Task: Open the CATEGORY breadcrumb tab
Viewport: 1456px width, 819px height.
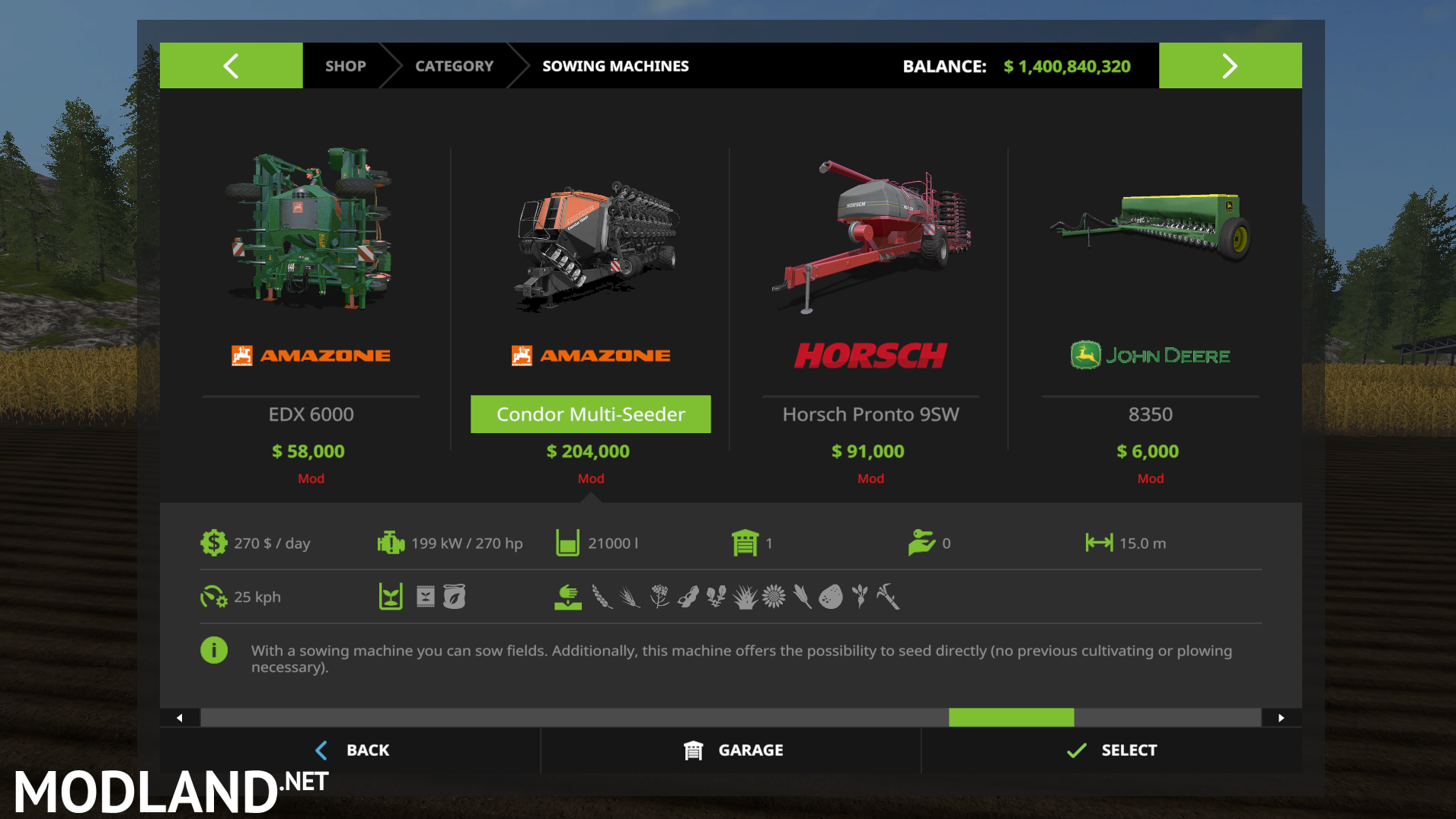Action: pos(454,65)
